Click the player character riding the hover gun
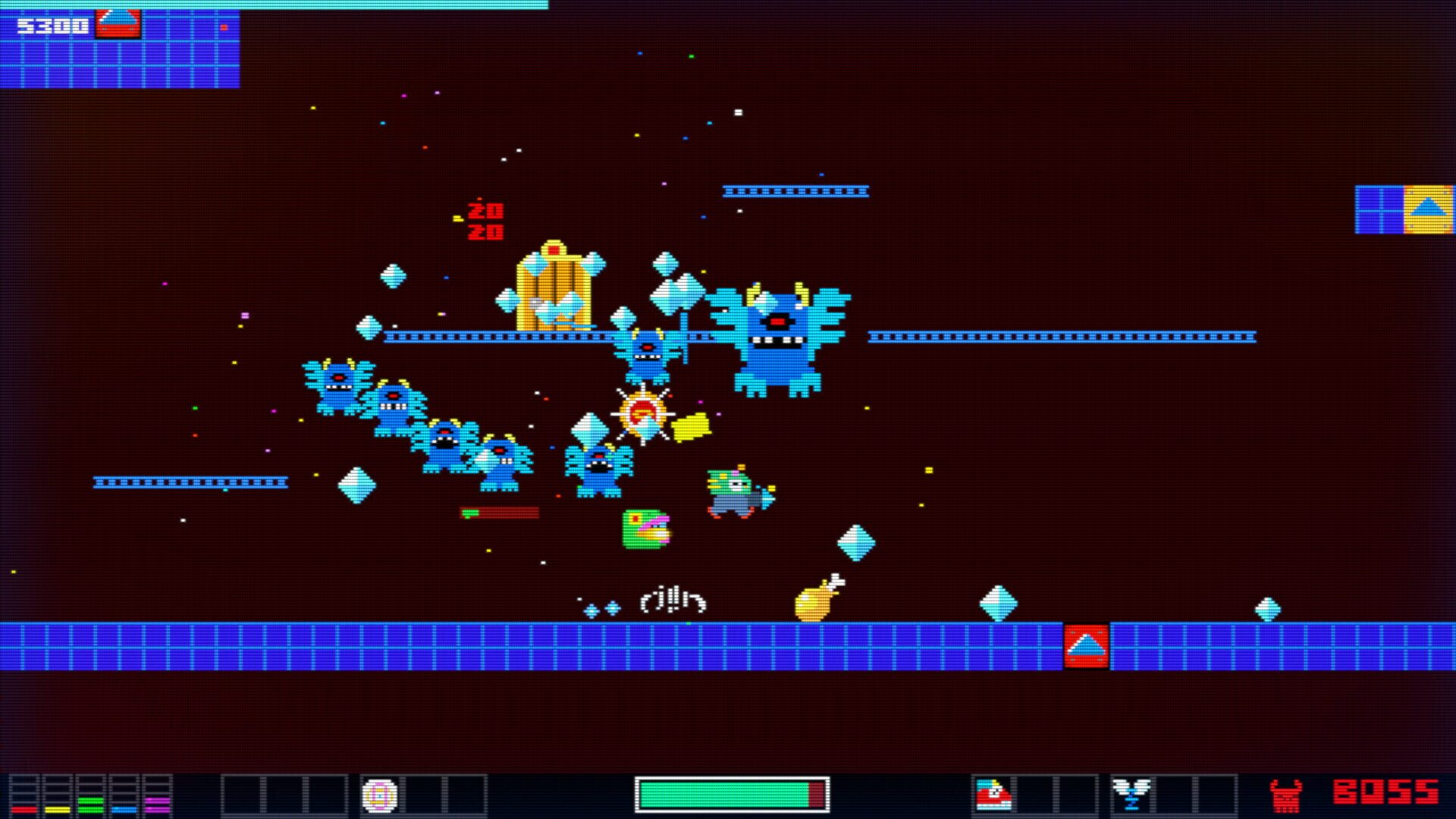 tap(736, 493)
